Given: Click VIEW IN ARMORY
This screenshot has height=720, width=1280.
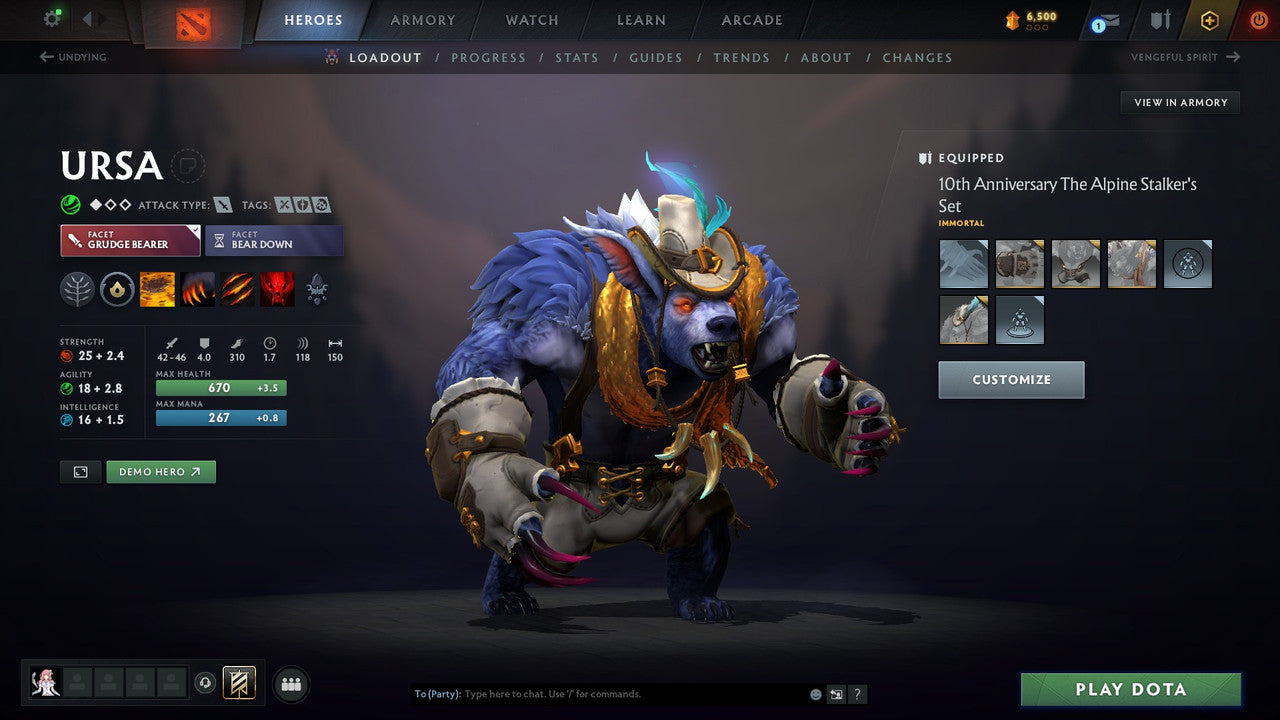Looking at the screenshot, I should coord(1180,102).
